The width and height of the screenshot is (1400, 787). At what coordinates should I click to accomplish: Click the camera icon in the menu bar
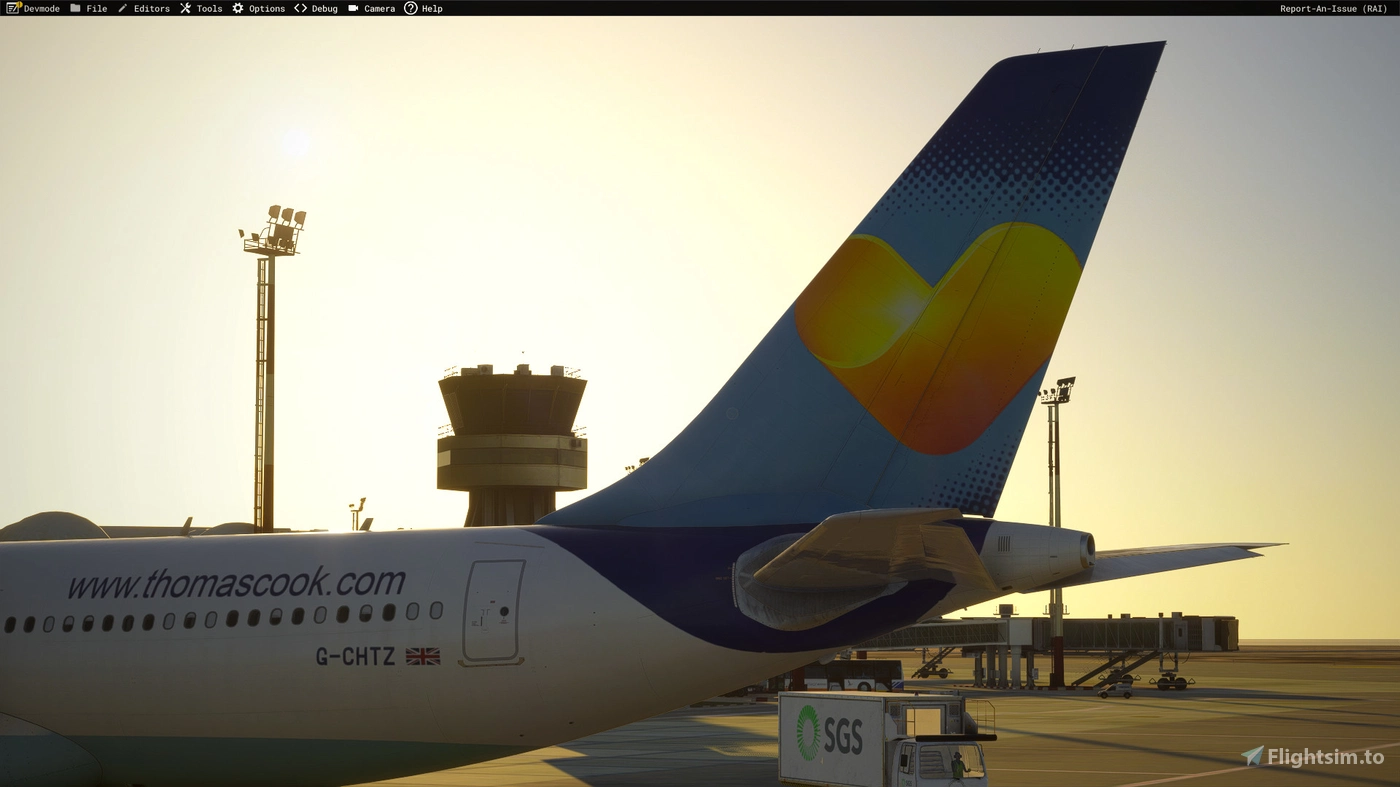[353, 8]
